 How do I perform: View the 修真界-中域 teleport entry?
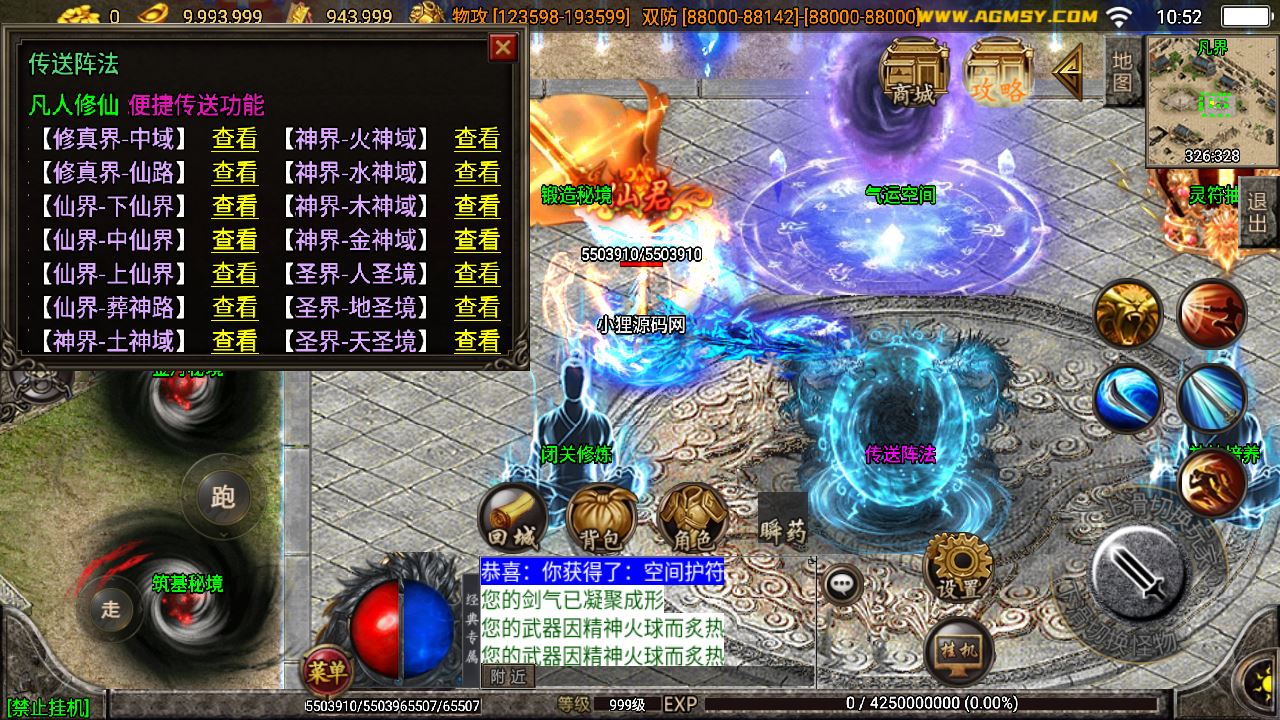point(234,139)
